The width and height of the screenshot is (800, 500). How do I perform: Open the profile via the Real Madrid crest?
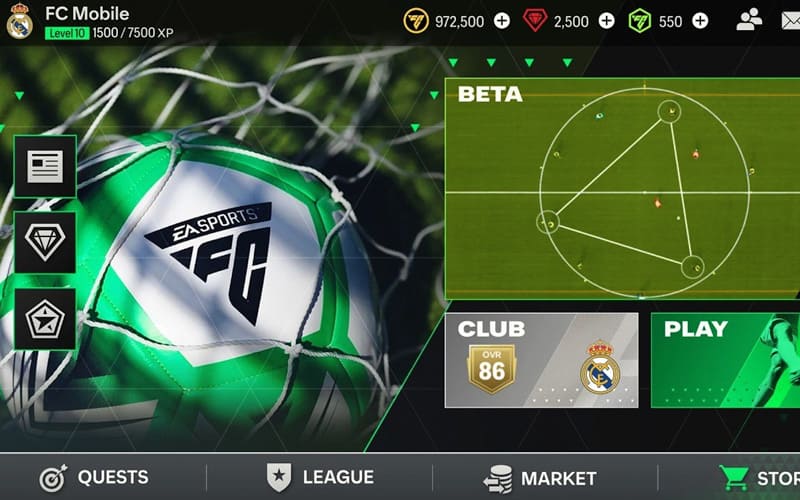tap(19, 21)
